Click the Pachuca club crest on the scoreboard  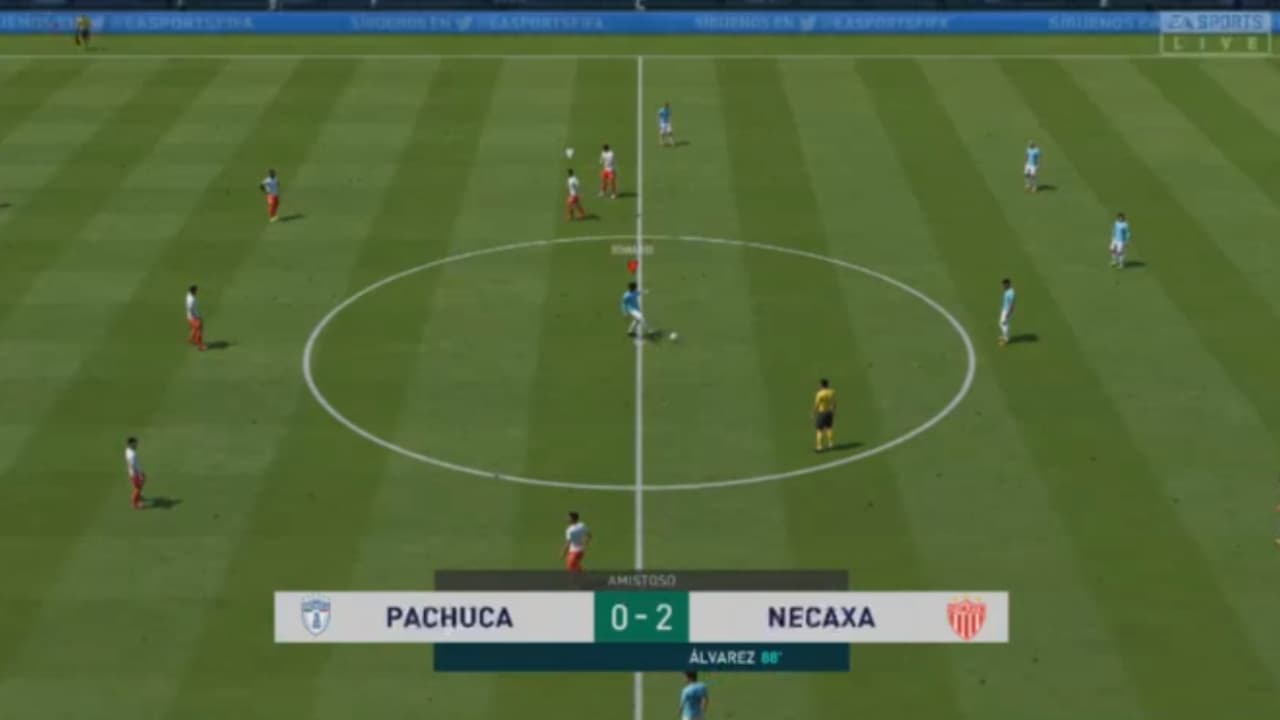315,618
